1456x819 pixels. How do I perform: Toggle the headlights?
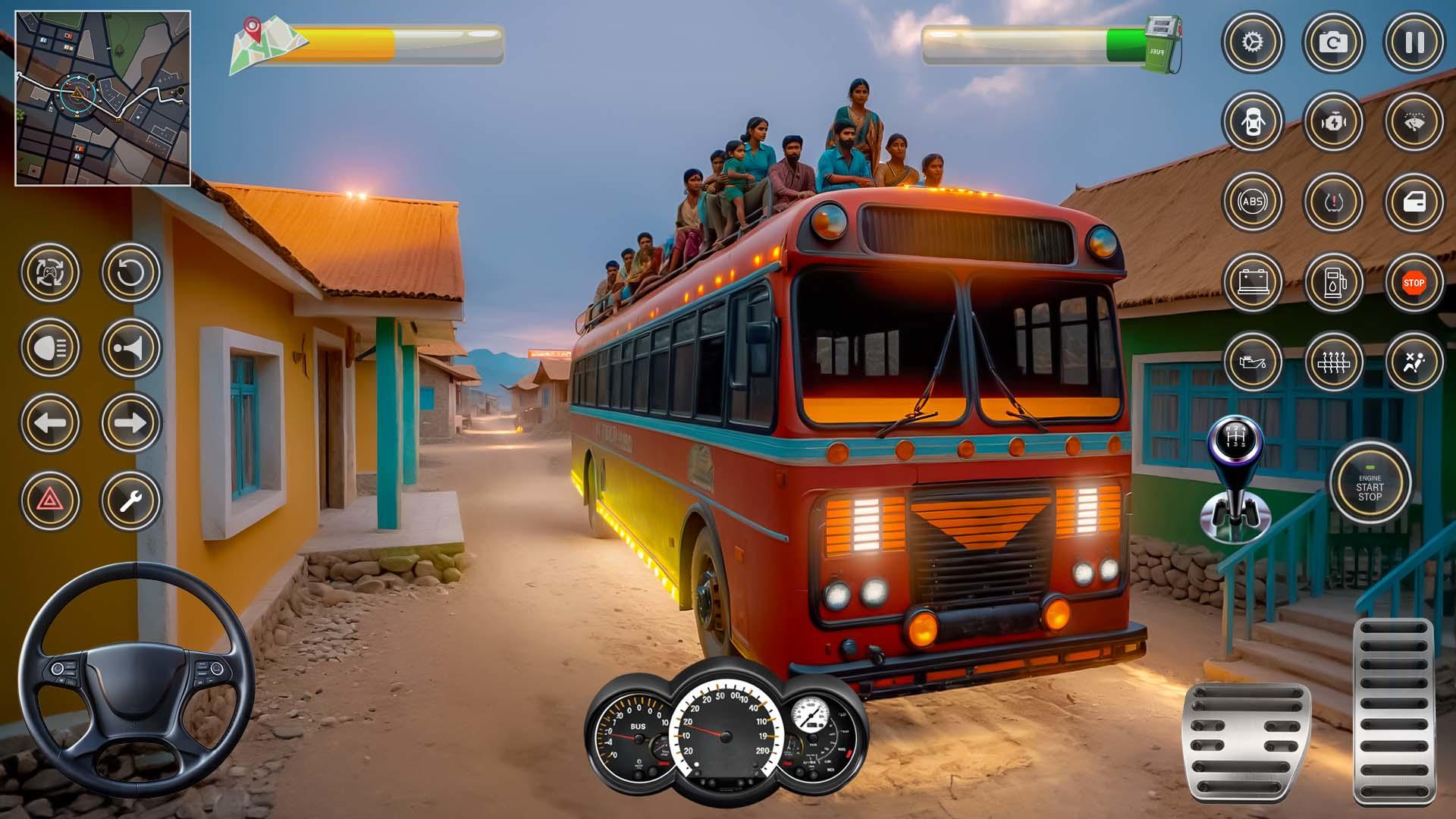50,347
